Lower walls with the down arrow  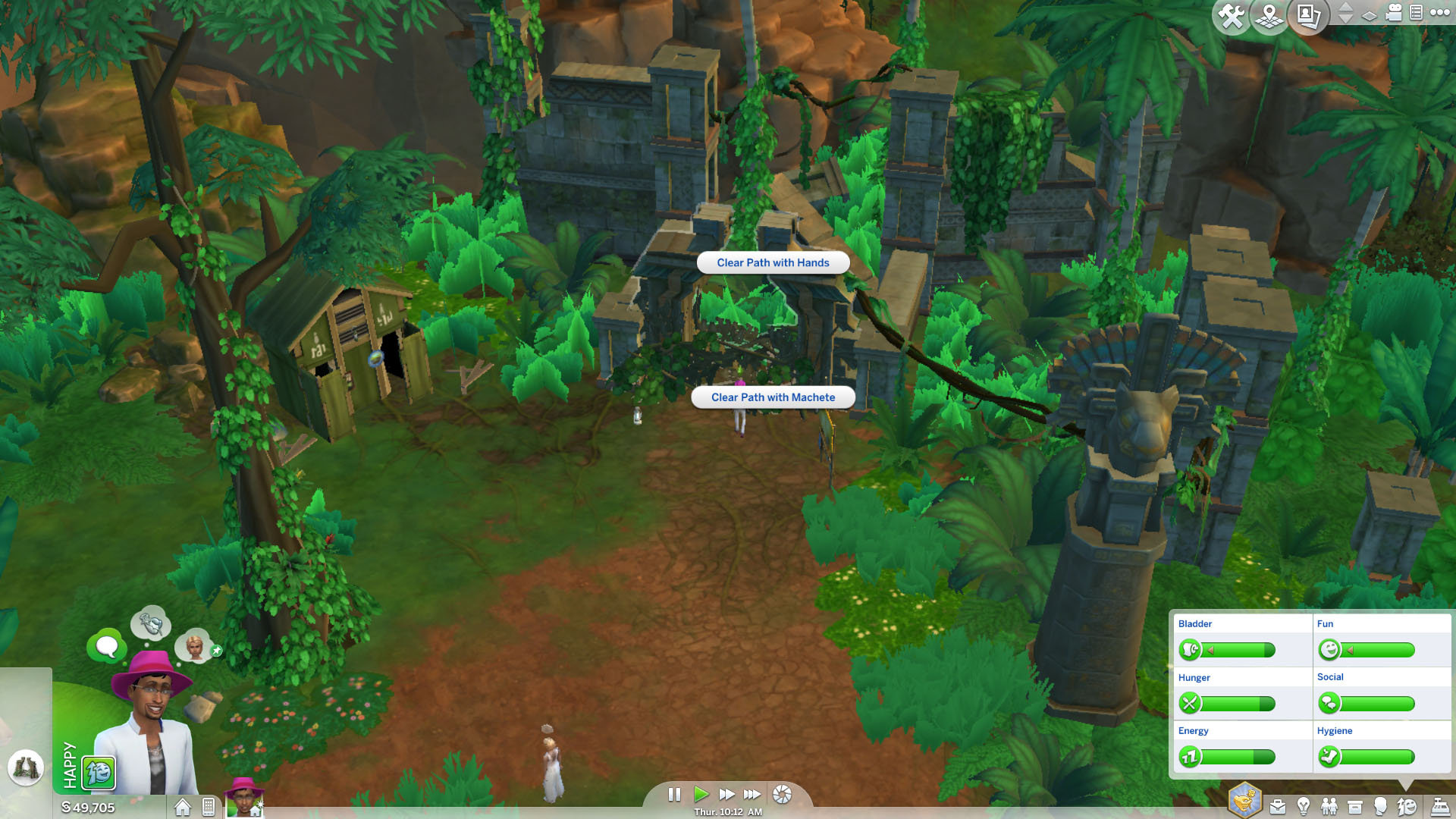(x=1347, y=20)
